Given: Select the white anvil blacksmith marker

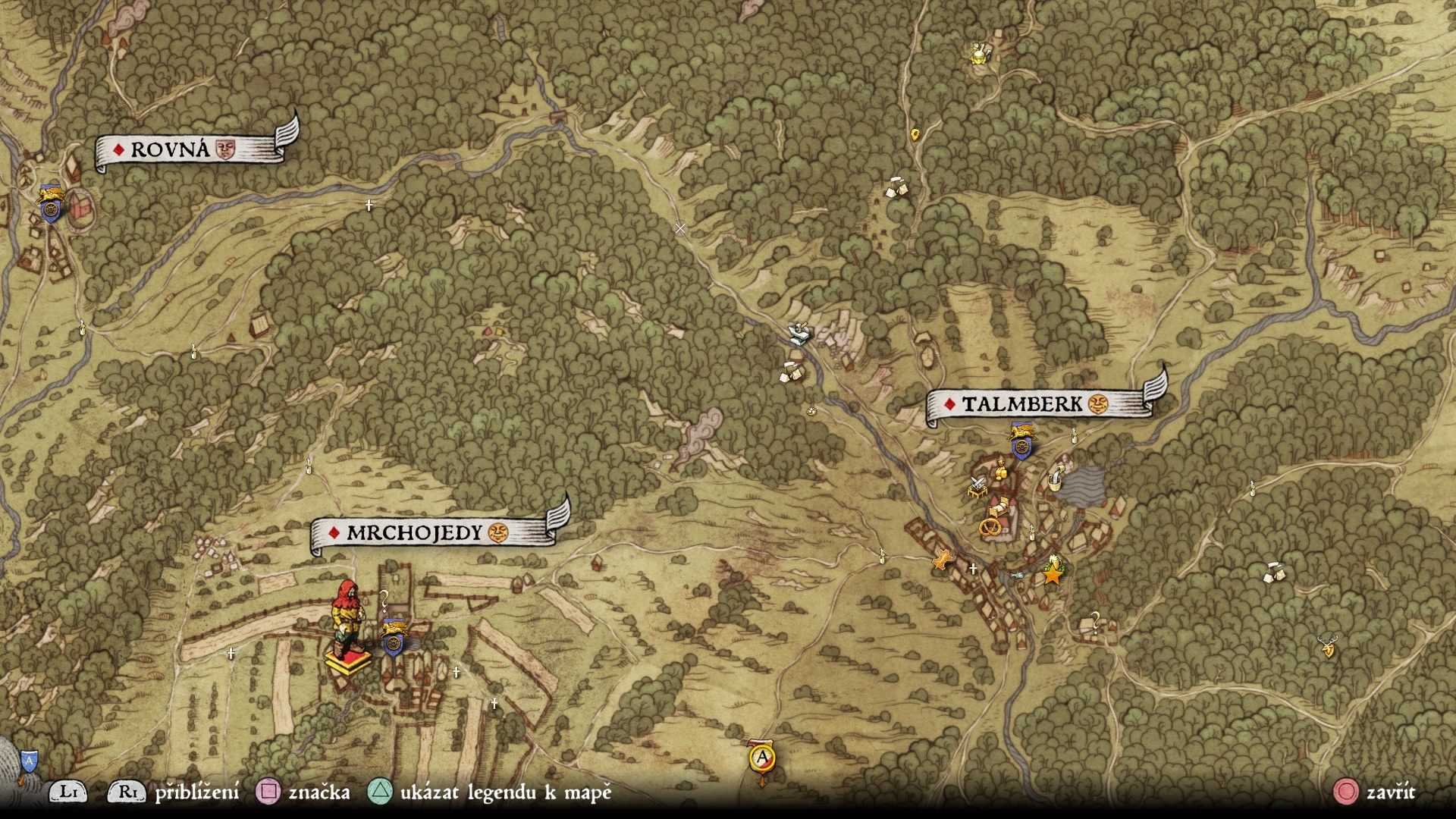Looking at the screenshot, I should (x=797, y=333).
